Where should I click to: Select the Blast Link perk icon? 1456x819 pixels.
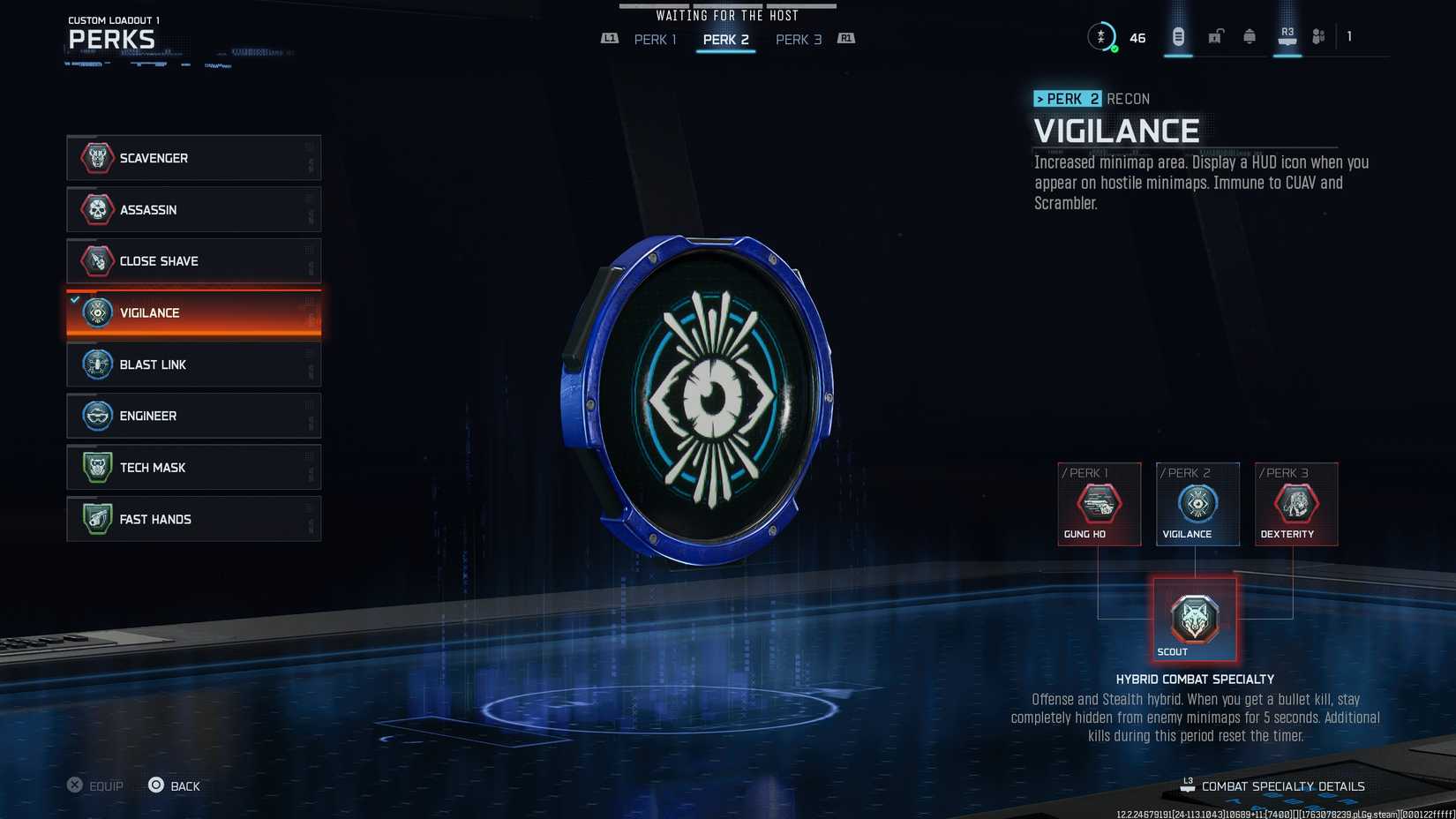pos(95,364)
